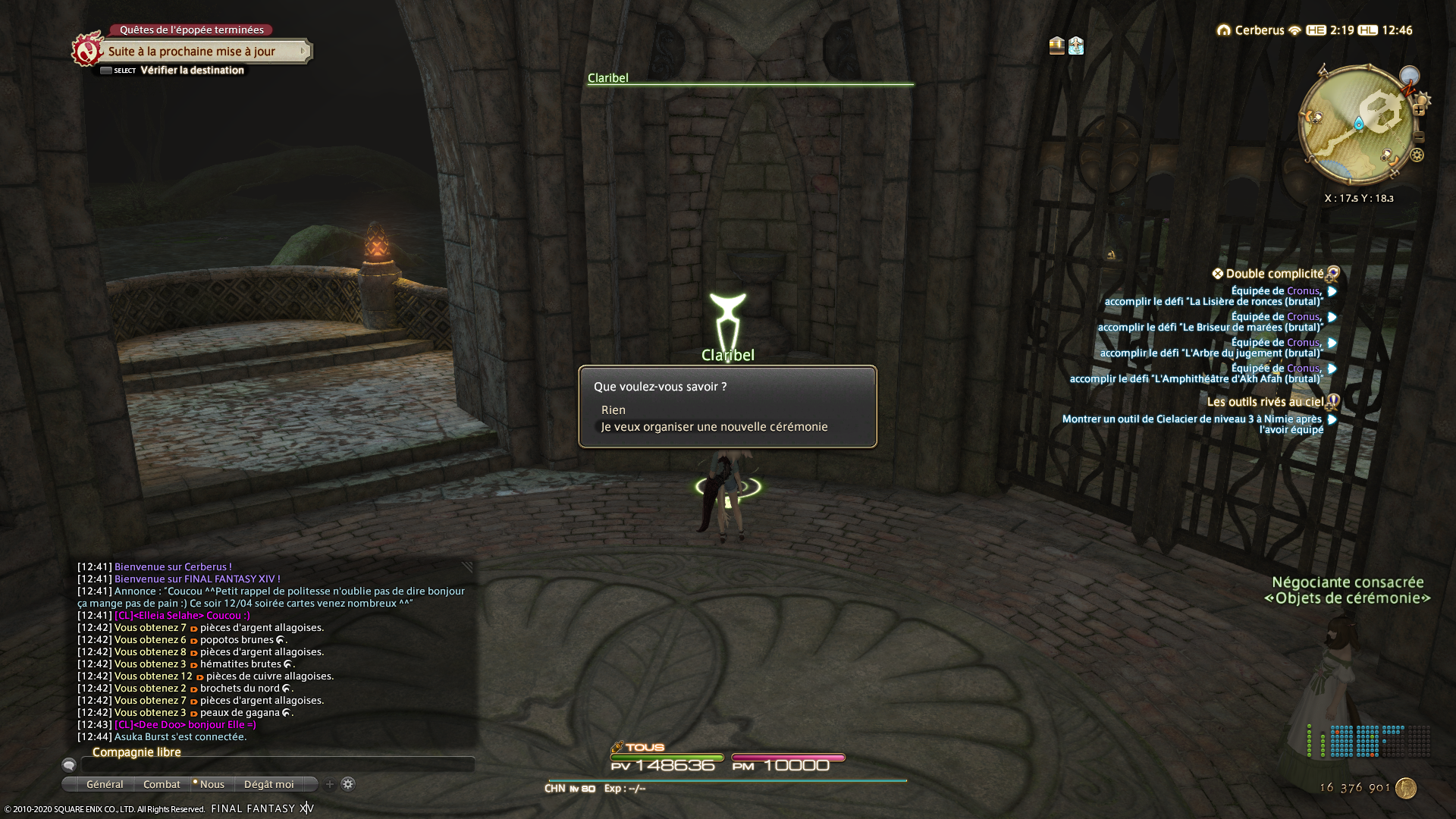Viewport: 1456px width, 819px height.
Task: Choose the "Rien" dialogue option
Action: 613,410
